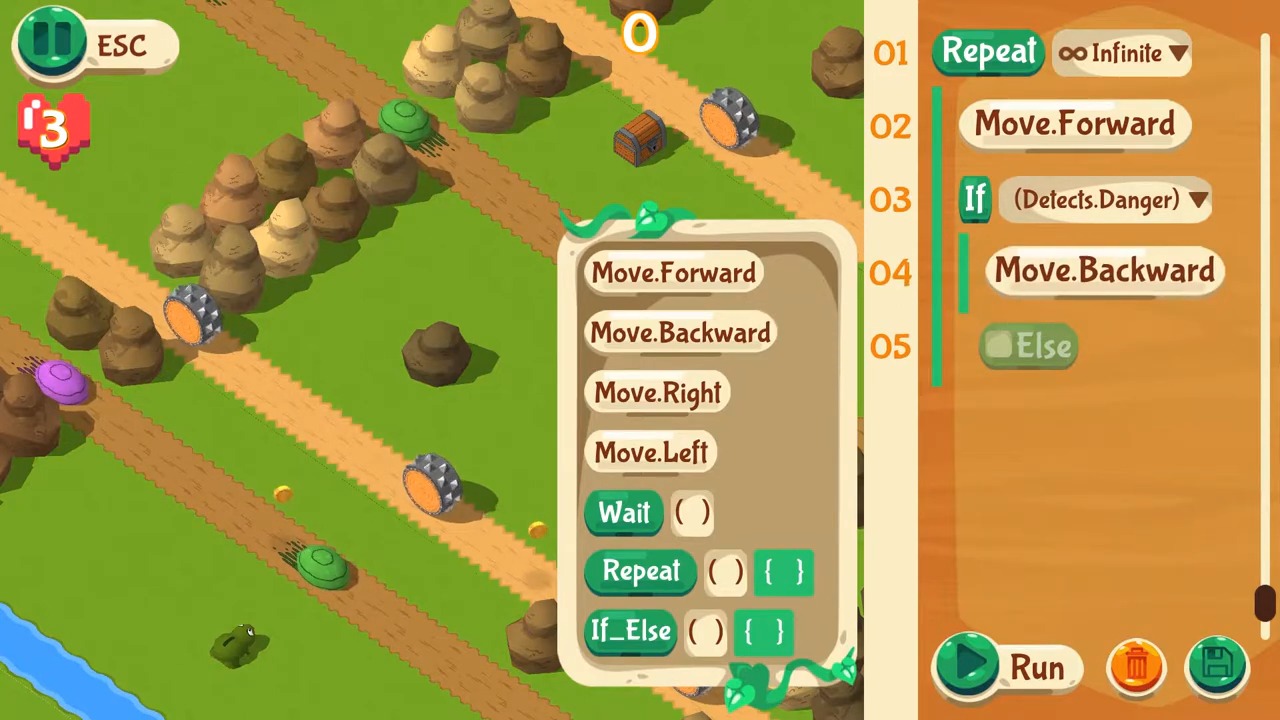Select the Wait command block

[624, 513]
